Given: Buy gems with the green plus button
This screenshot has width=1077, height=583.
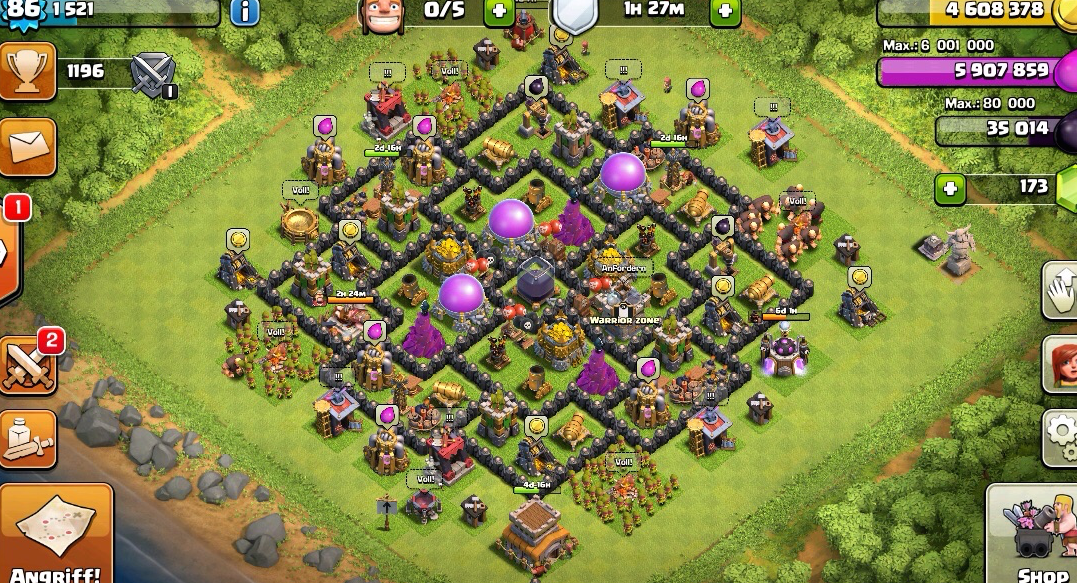Looking at the screenshot, I should (x=951, y=188).
